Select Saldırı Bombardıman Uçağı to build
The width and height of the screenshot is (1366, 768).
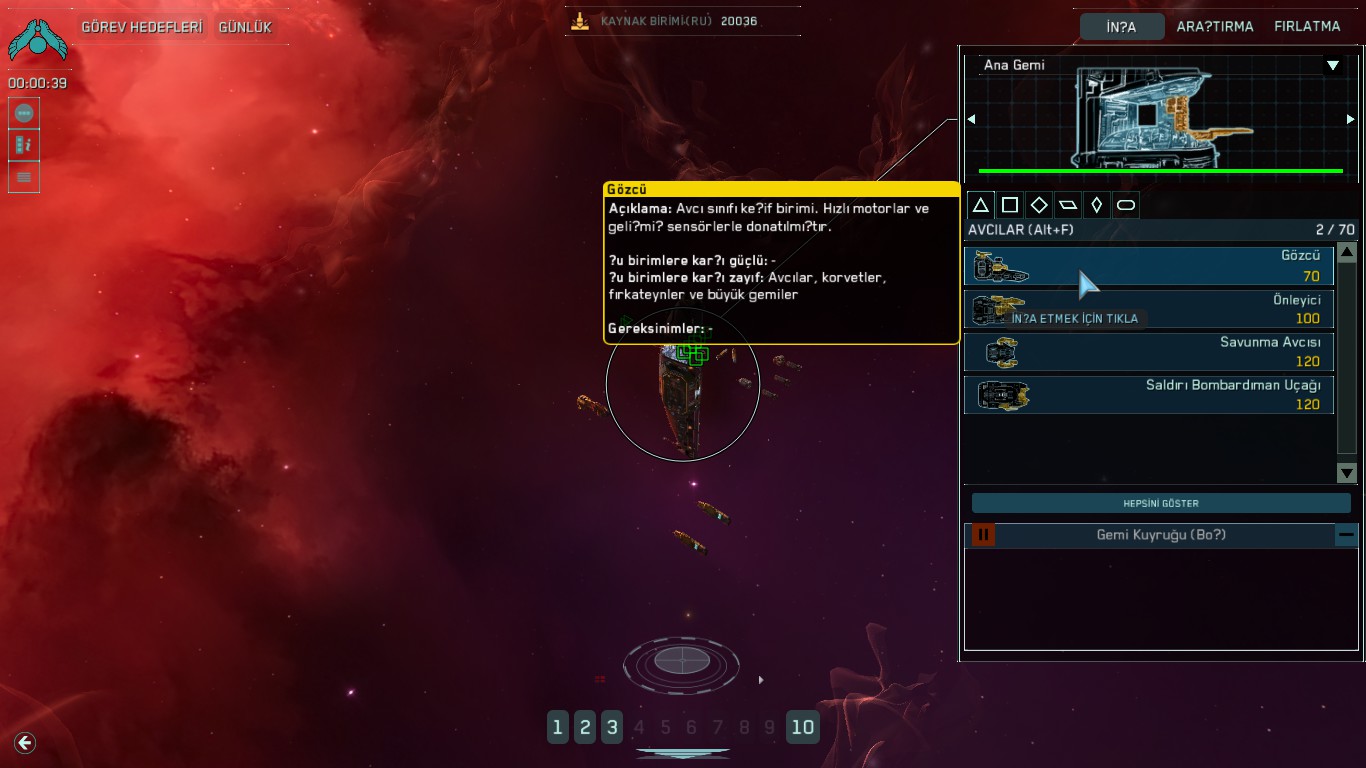click(x=1148, y=394)
